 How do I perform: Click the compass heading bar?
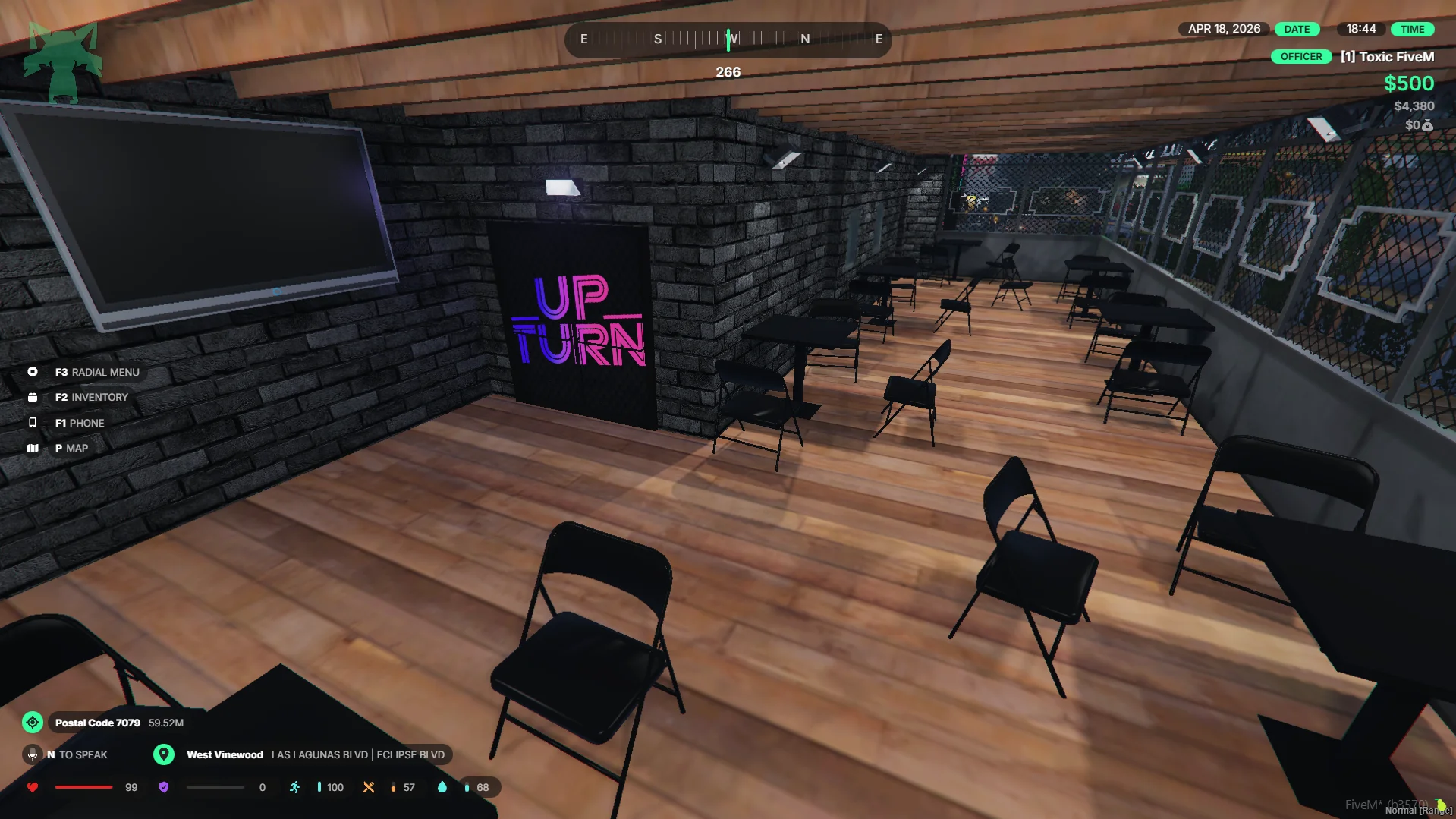[728, 39]
